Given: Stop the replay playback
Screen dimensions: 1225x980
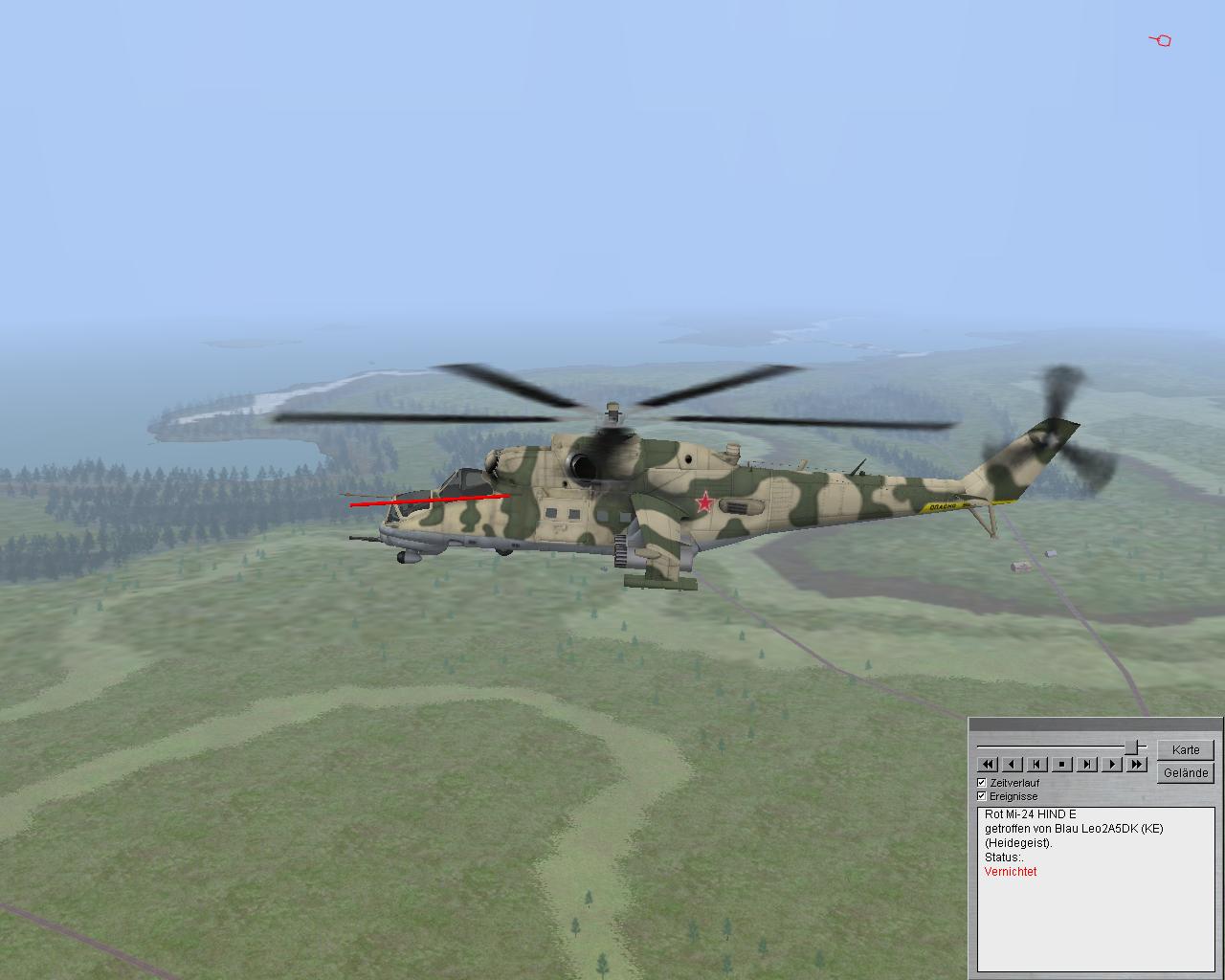Looking at the screenshot, I should (1061, 764).
